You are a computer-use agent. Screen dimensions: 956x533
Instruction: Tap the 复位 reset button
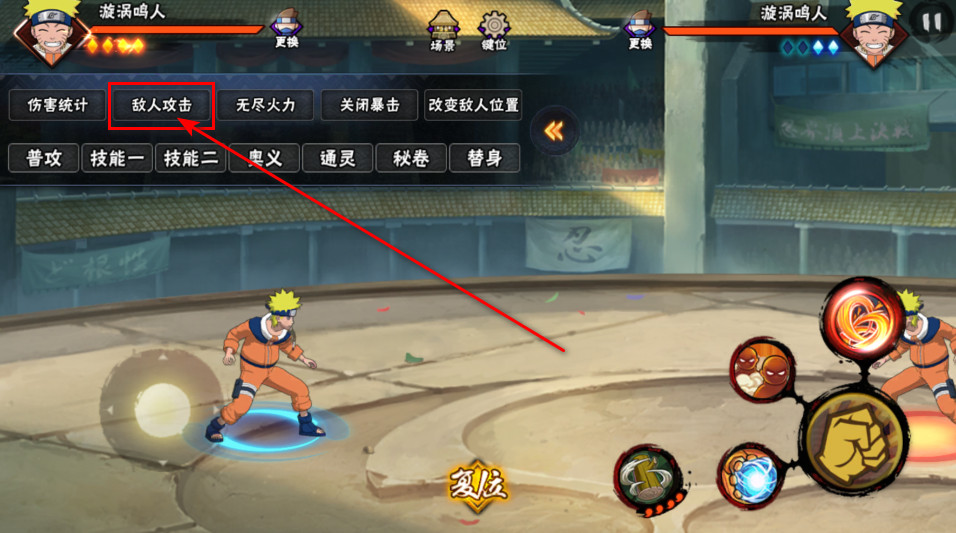pyautogui.click(x=478, y=488)
